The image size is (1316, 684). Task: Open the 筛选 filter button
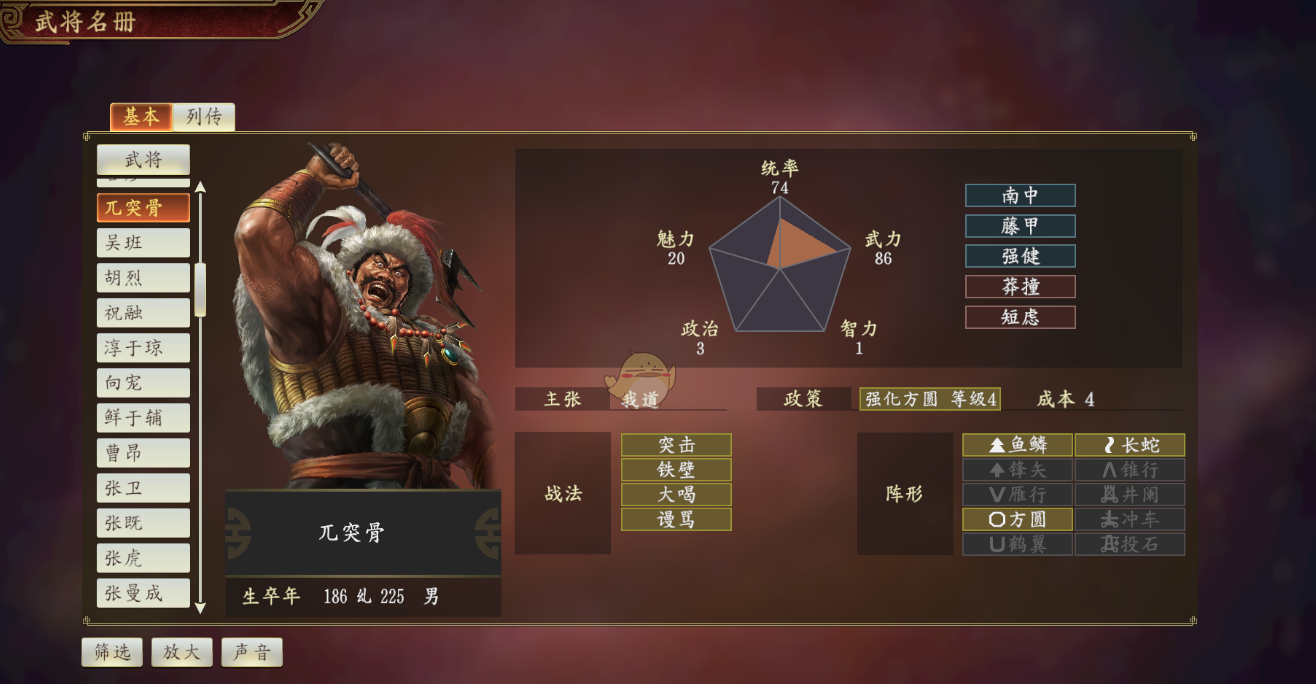click(x=112, y=652)
